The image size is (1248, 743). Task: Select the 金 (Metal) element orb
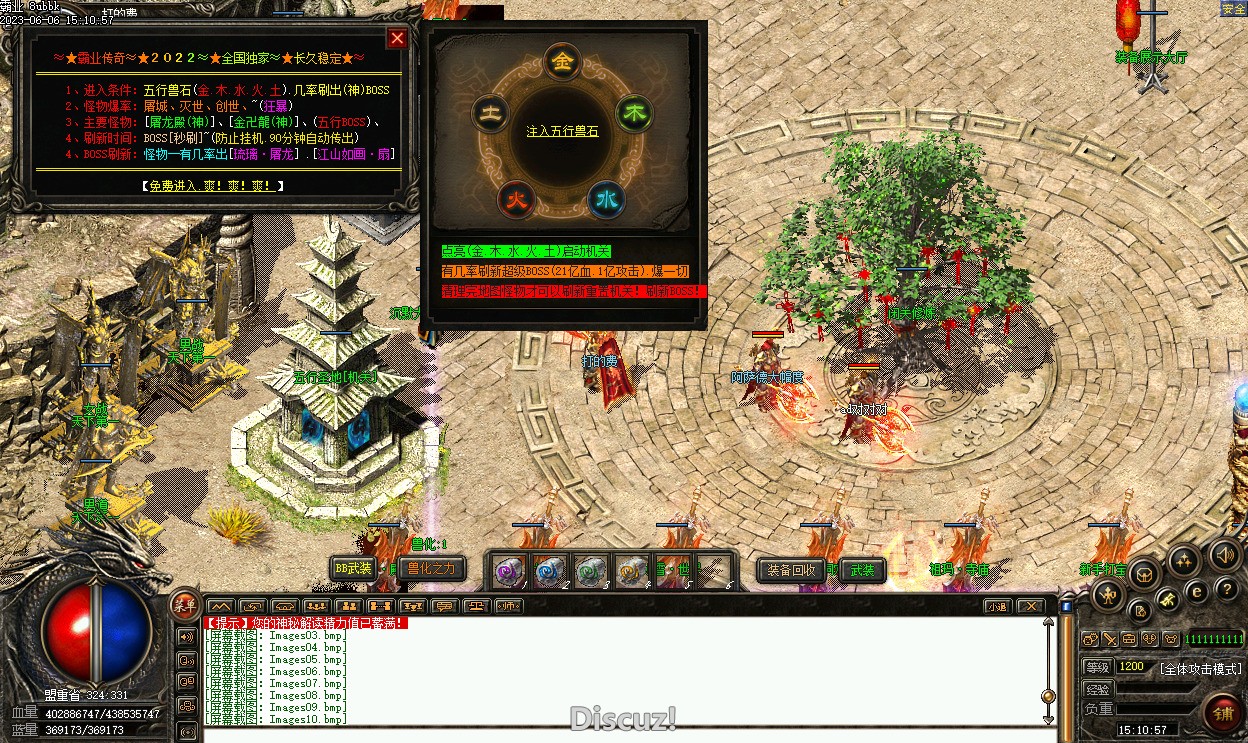tap(563, 61)
